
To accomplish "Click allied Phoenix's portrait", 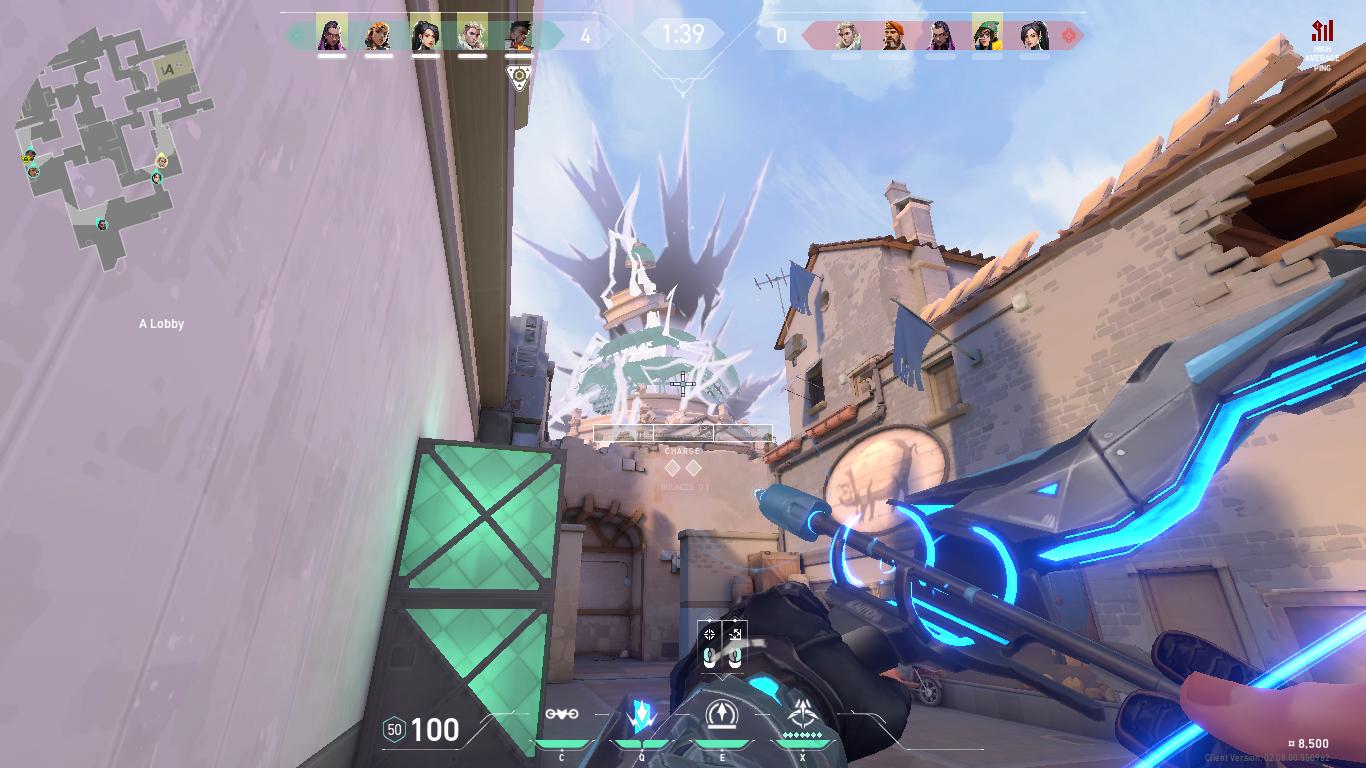I will tap(519, 35).
